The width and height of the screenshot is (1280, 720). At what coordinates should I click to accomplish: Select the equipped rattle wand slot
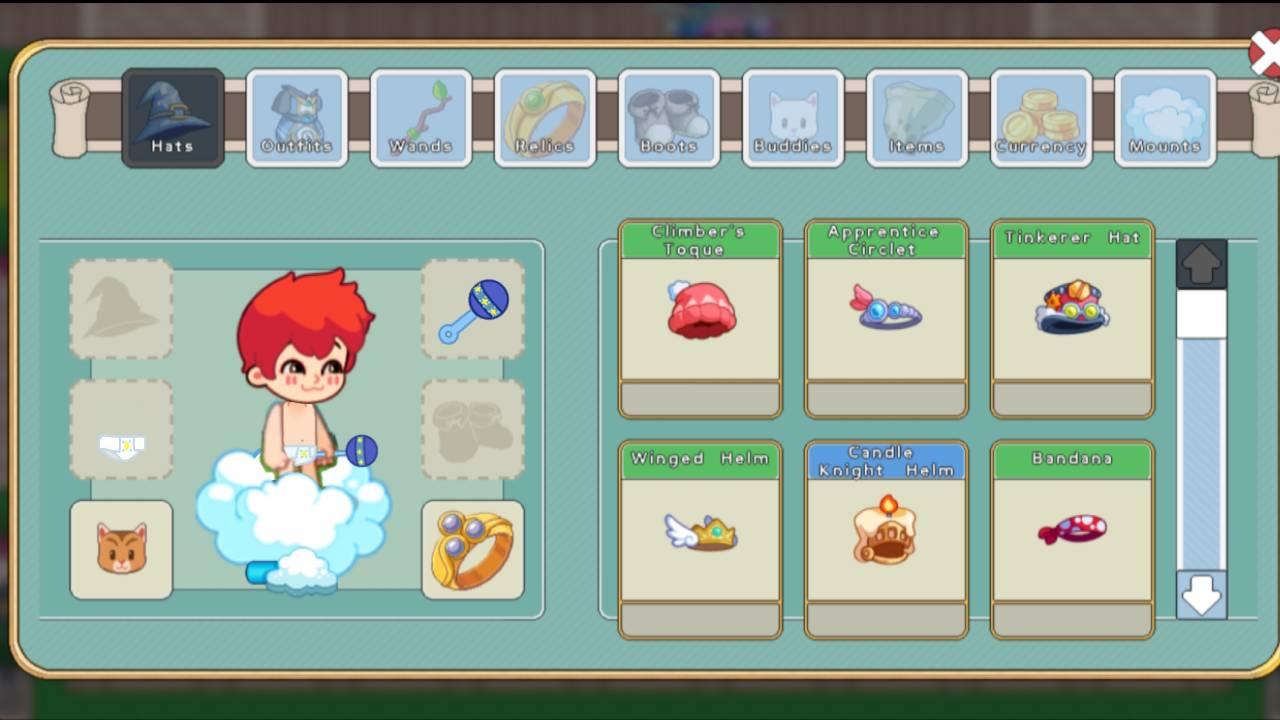tap(472, 307)
